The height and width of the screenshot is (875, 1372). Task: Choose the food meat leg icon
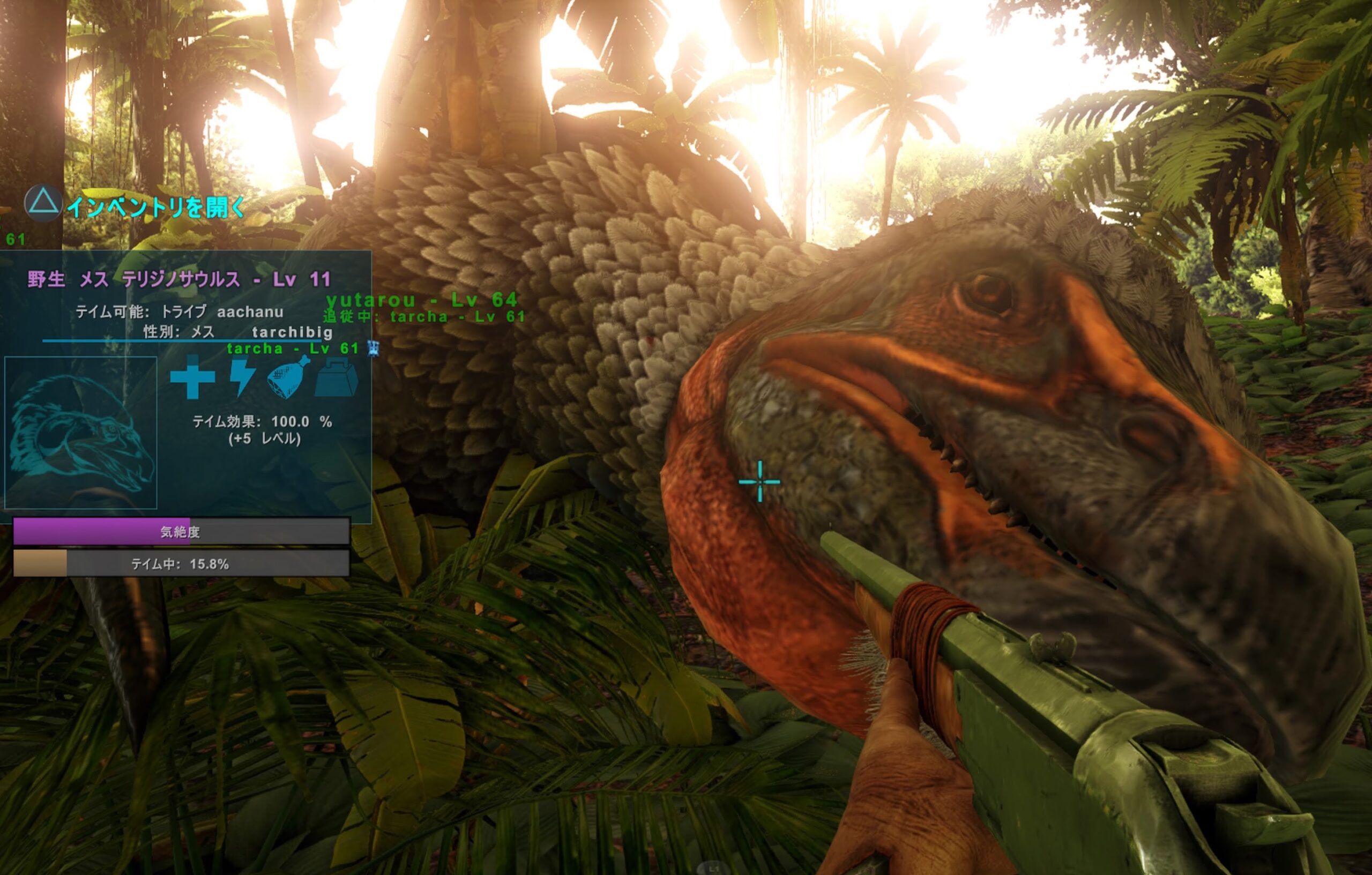pos(288,377)
